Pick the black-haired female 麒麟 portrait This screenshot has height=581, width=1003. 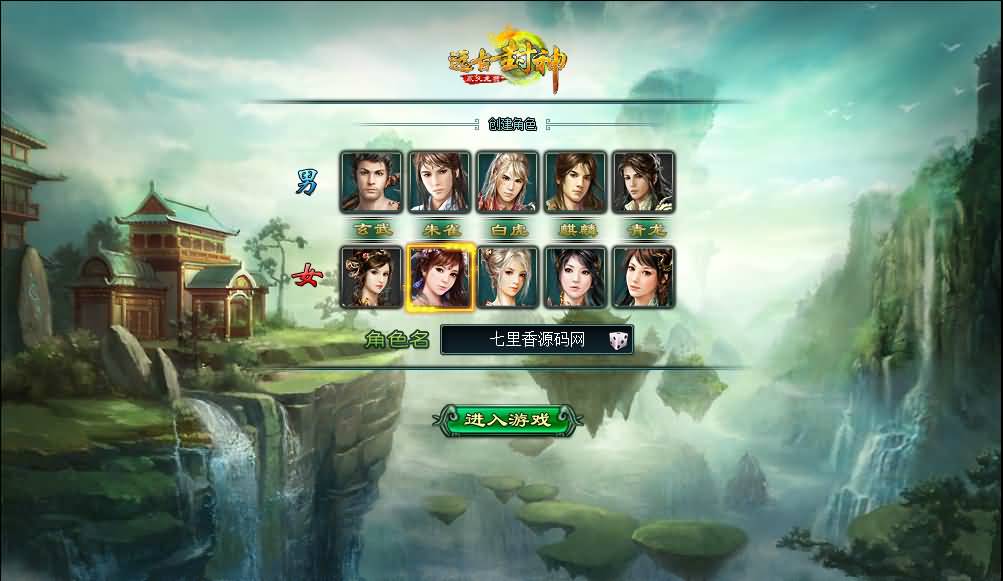(x=575, y=277)
